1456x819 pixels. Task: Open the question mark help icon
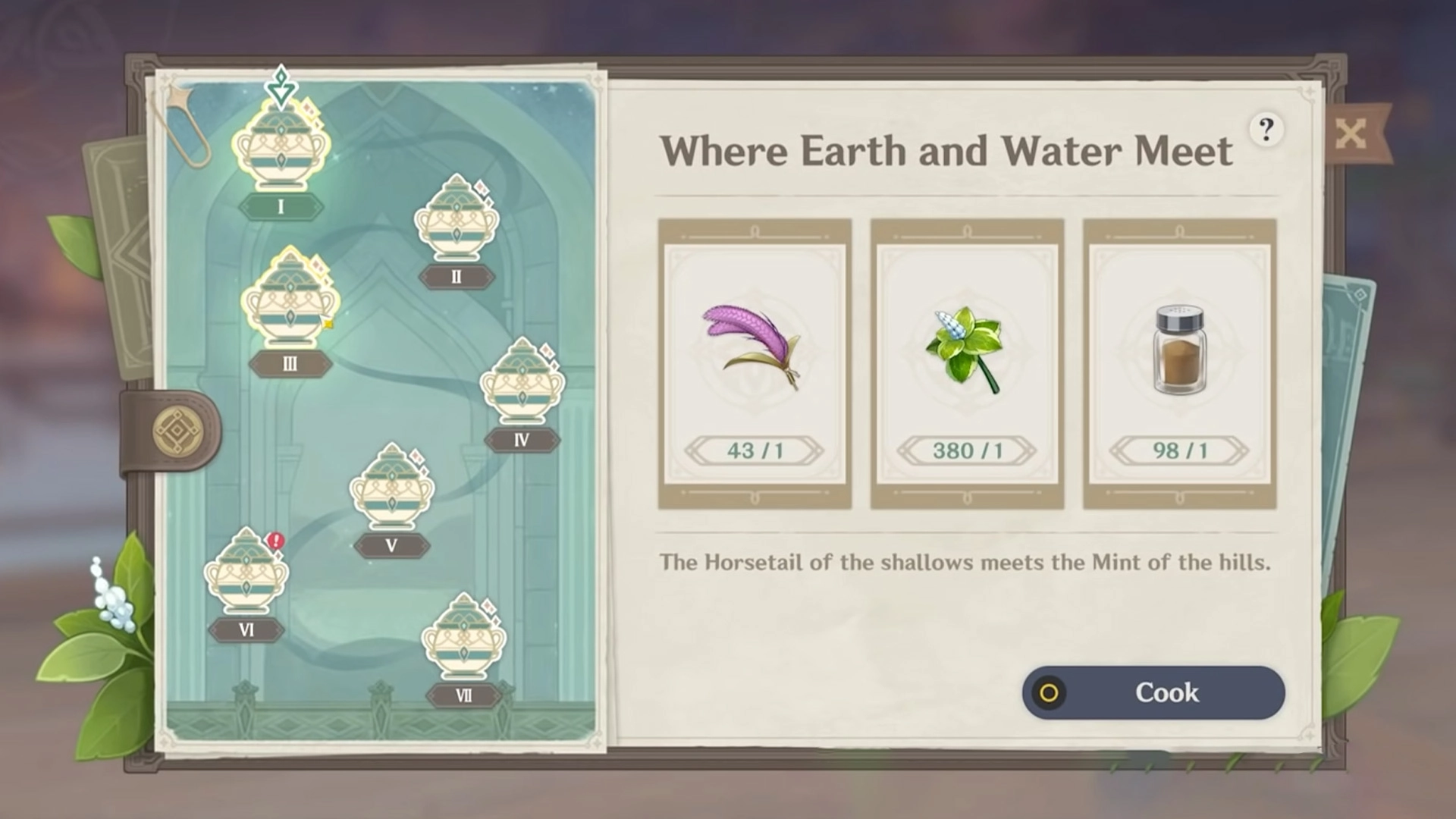[1266, 130]
